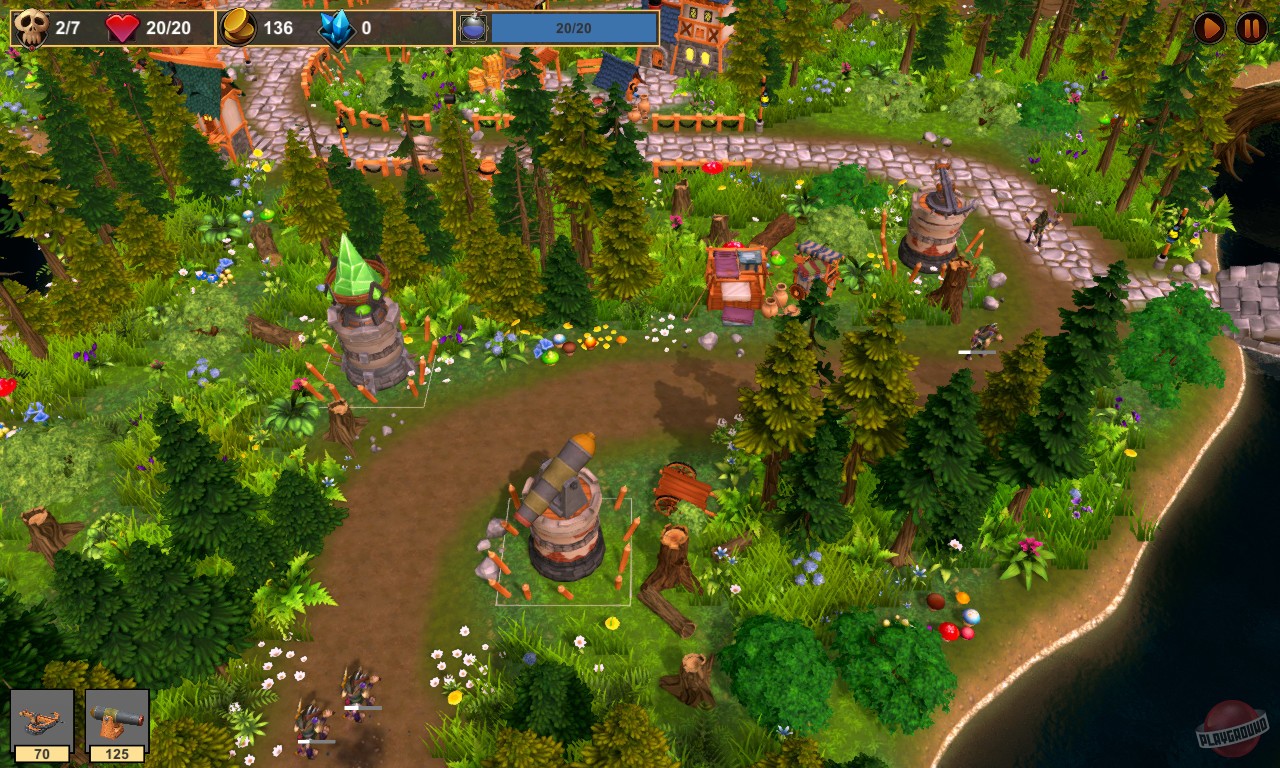Viewport: 1280px width, 768px height.
Task: Resume gameplay with the play button
Action: [x=1210, y=27]
